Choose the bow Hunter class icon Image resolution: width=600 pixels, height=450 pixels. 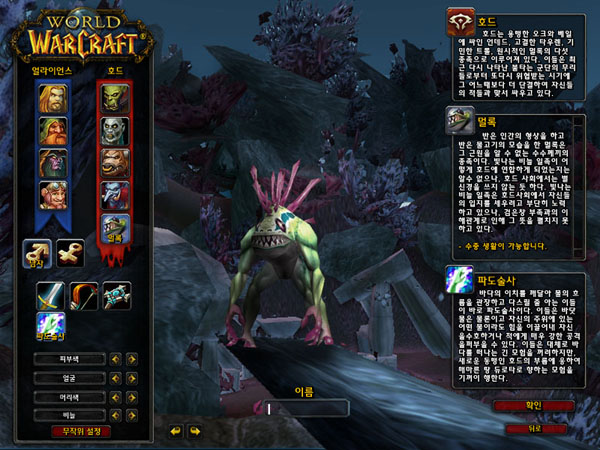[x=83, y=295]
